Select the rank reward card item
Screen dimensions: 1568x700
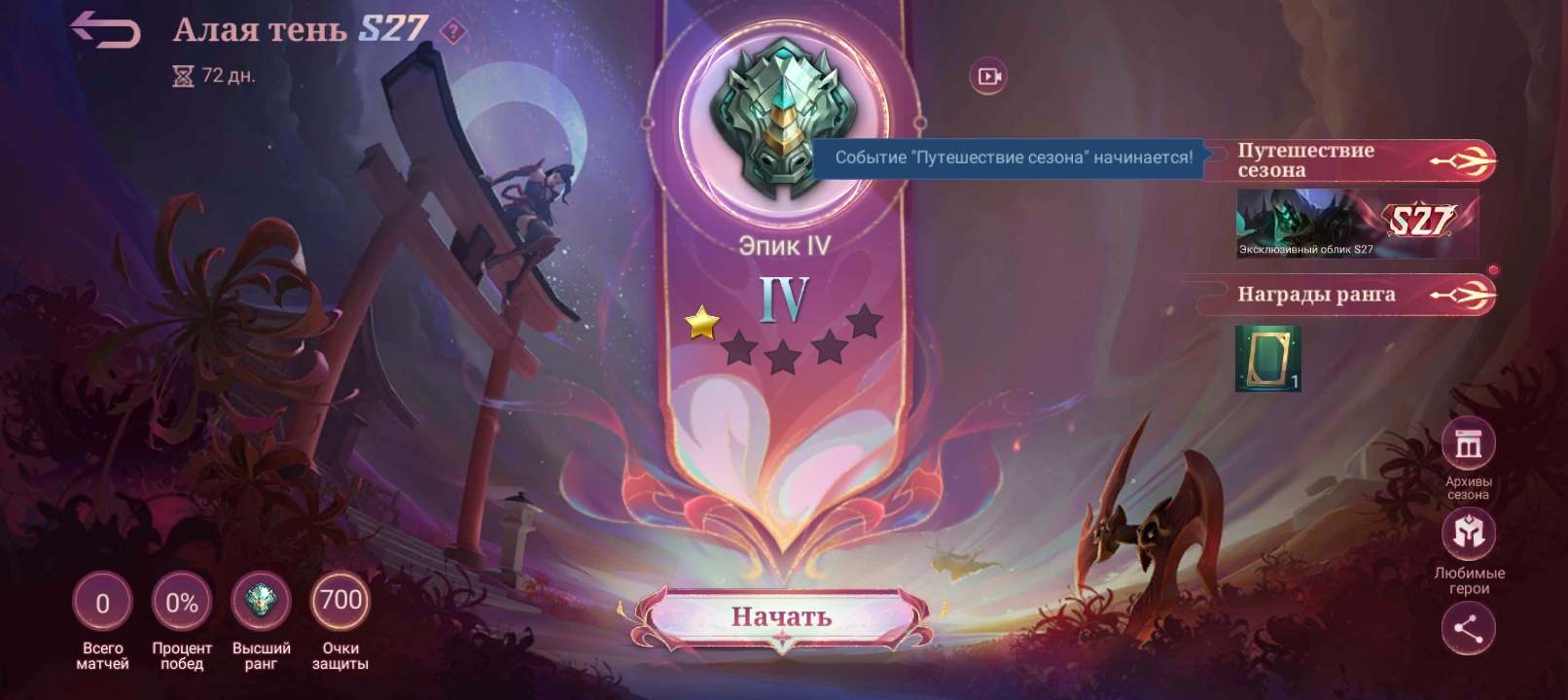pyautogui.click(x=1267, y=358)
